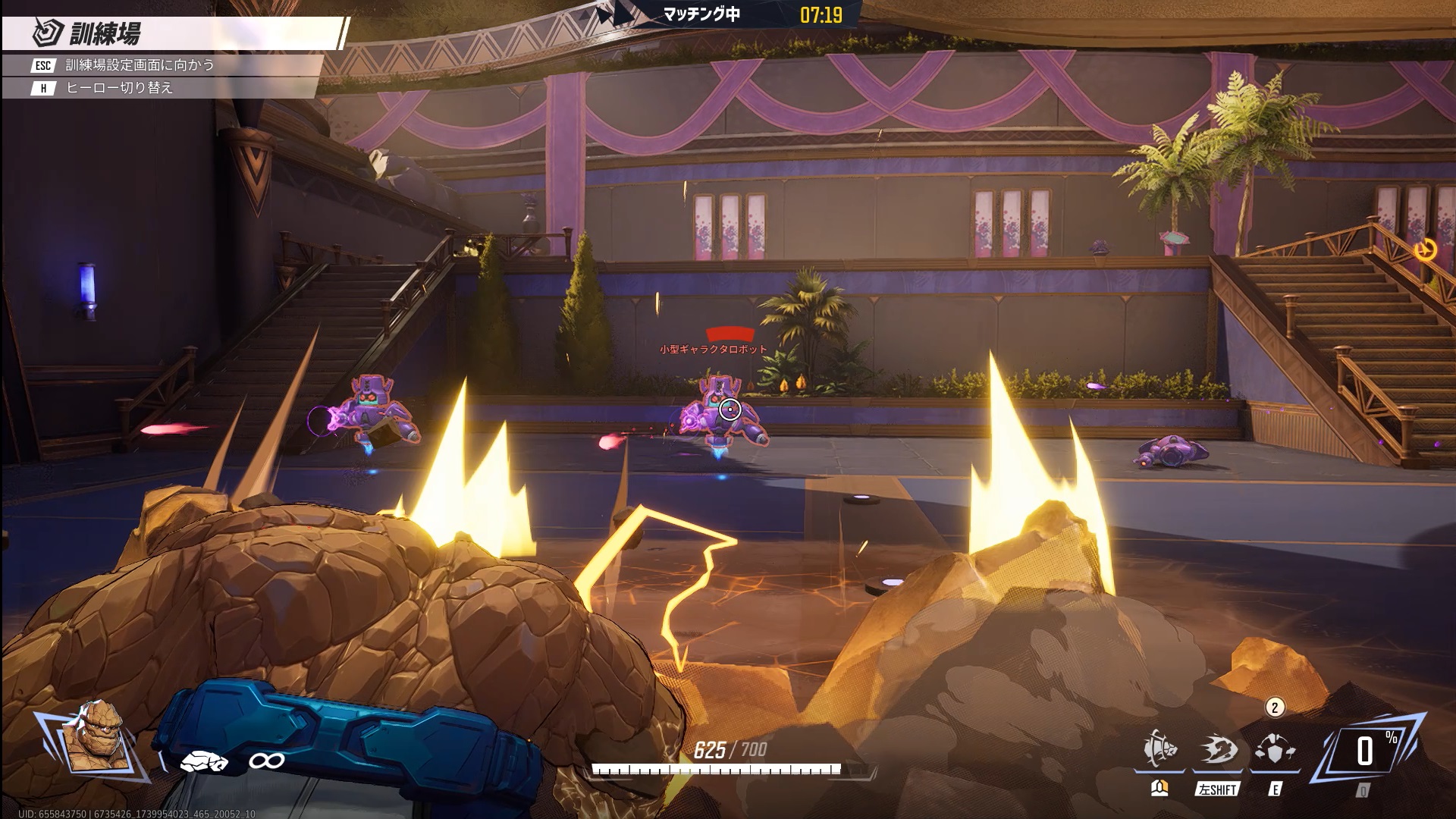The image size is (1456, 819).
Task: Trigger the ultimate charge percentage gauge
Action: pos(1367,752)
